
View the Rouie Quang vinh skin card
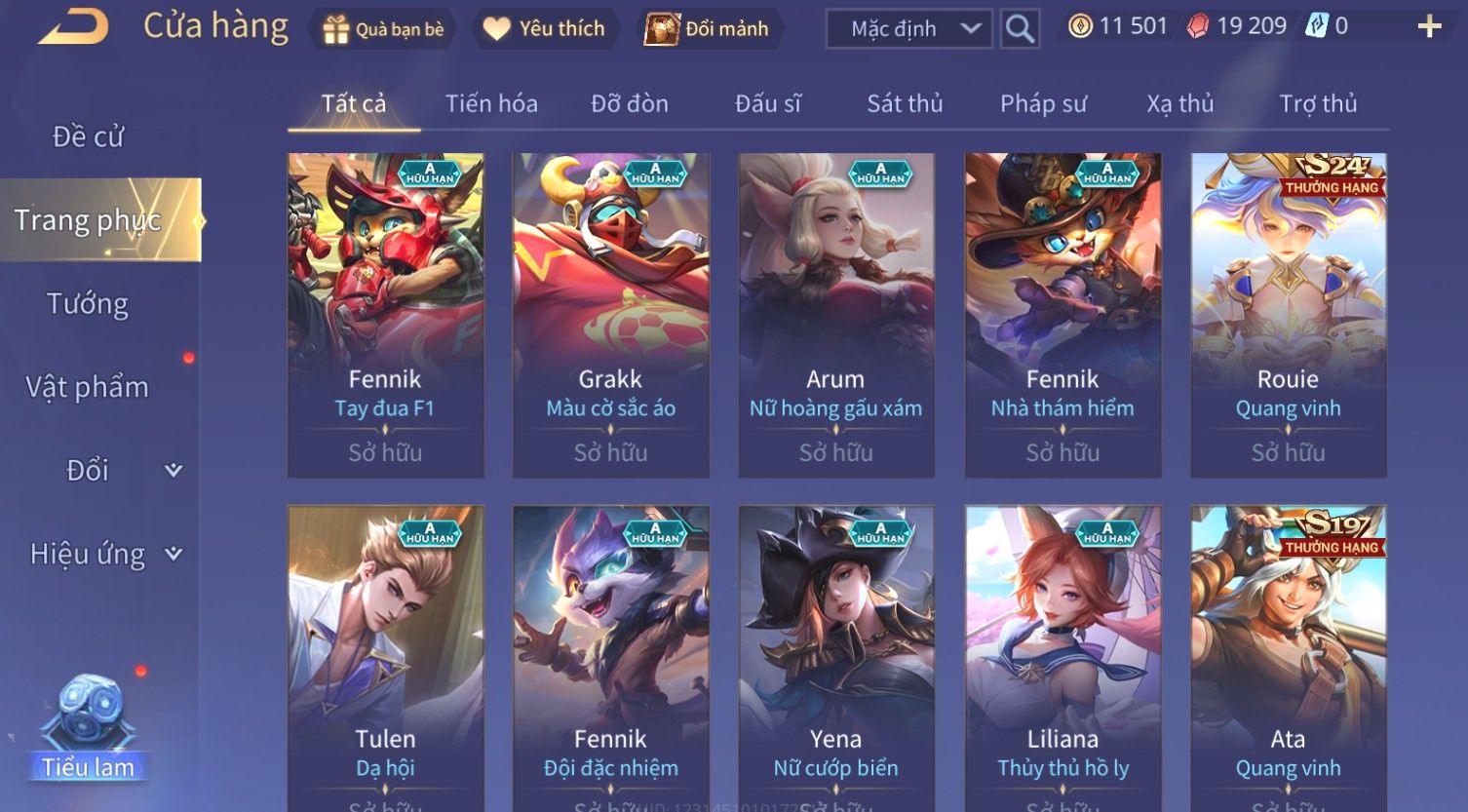1288,314
